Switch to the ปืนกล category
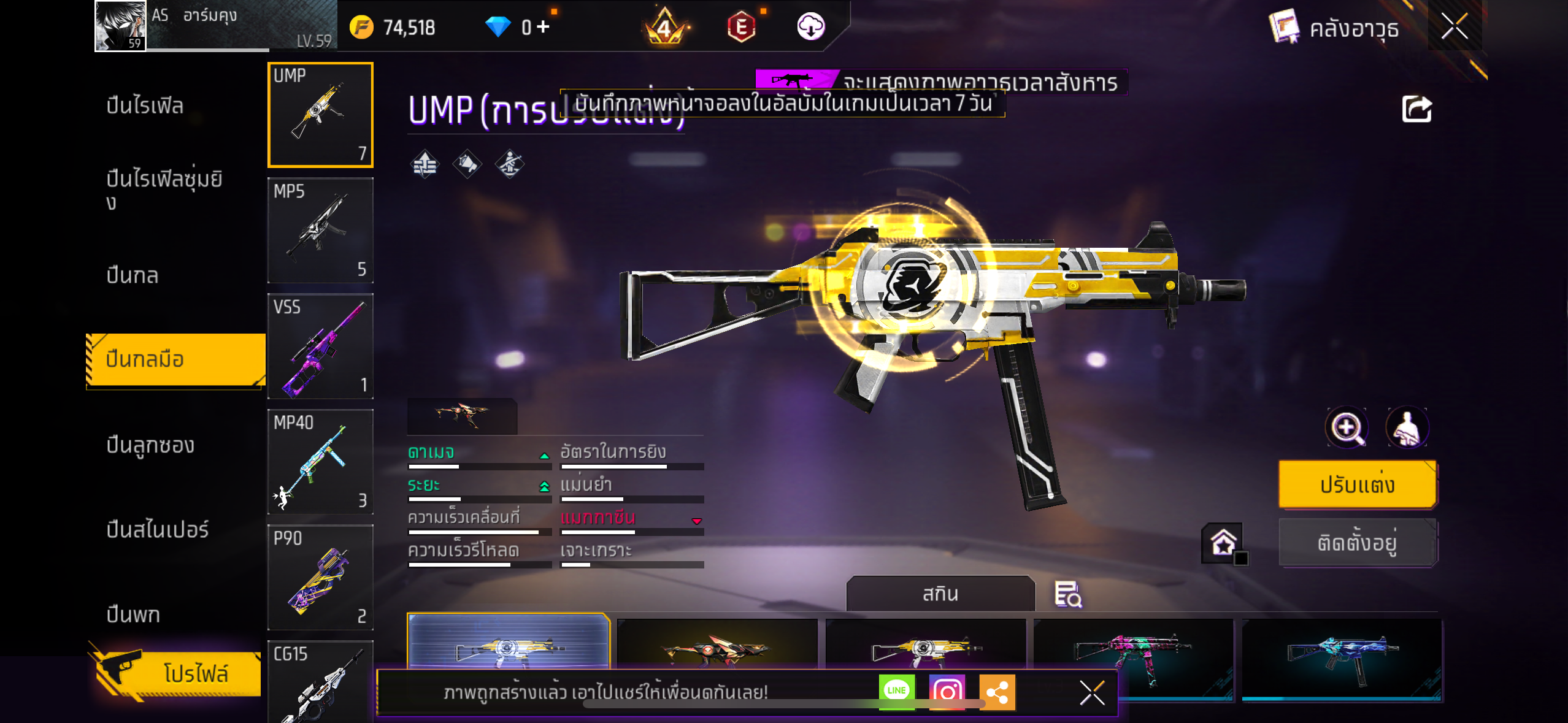The image size is (1568, 723). point(133,275)
